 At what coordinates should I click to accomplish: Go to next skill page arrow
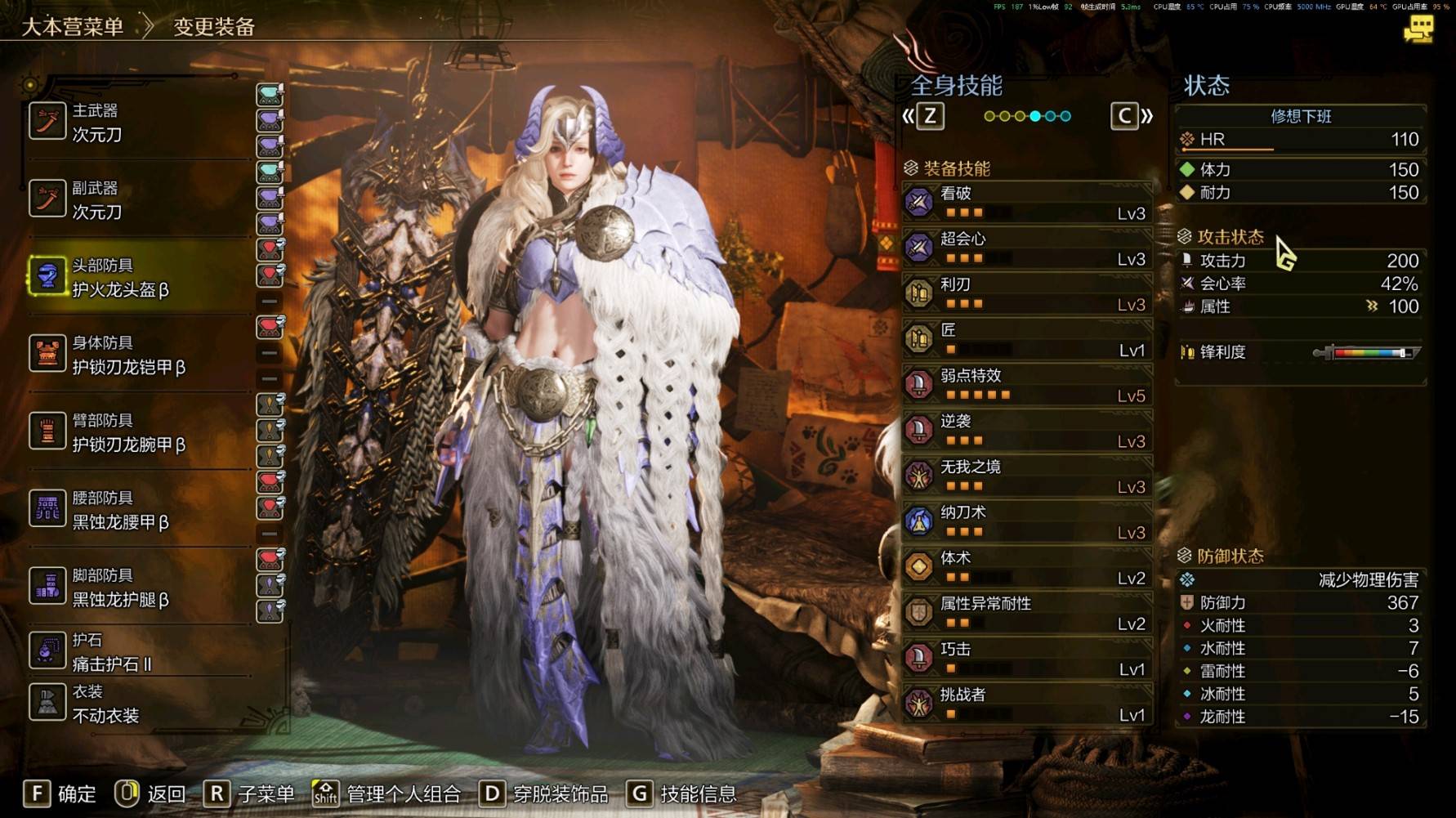pyautogui.click(x=1132, y=116)
